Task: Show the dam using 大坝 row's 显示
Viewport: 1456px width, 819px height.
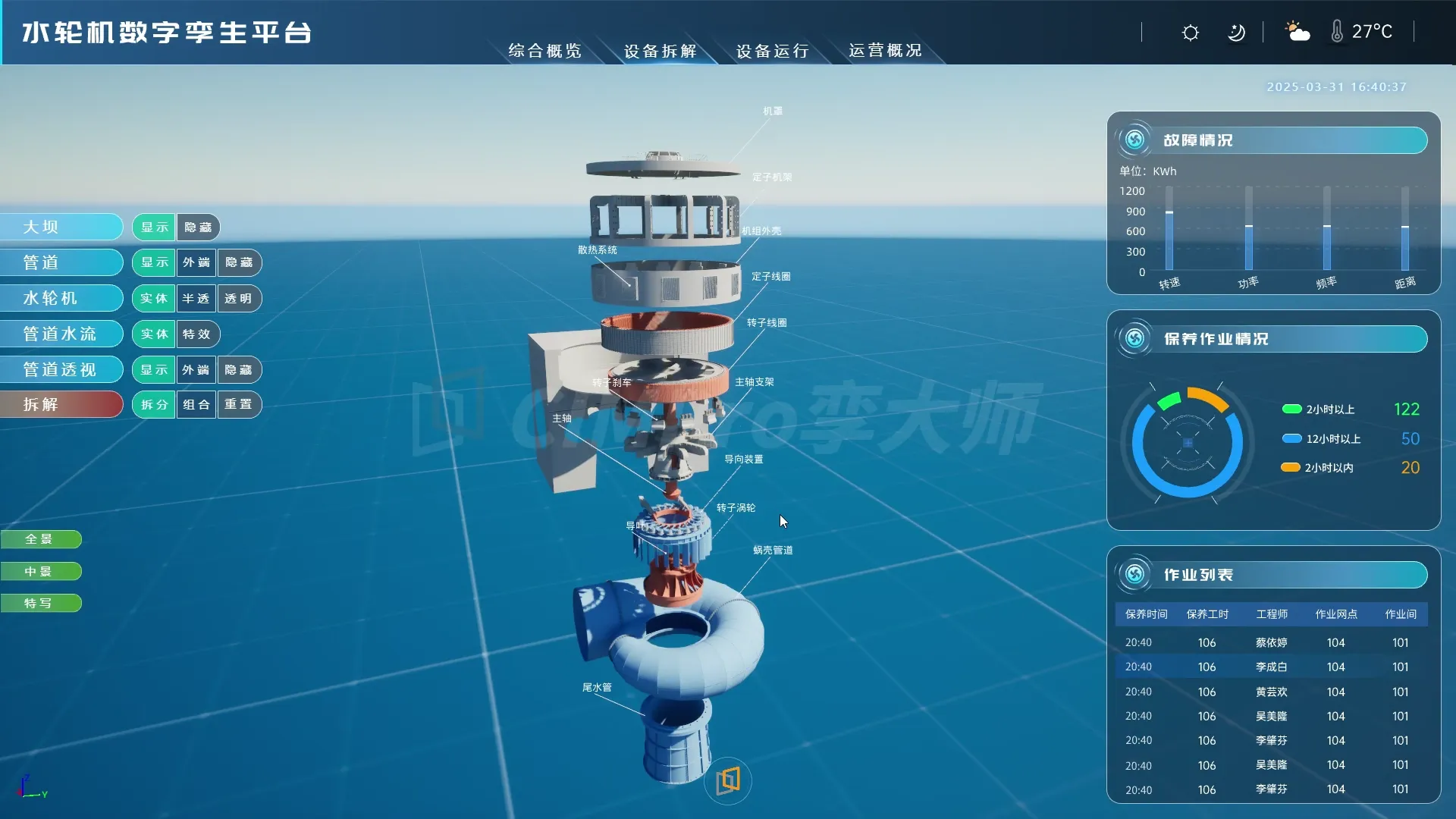Action: (x=154, y=227)
